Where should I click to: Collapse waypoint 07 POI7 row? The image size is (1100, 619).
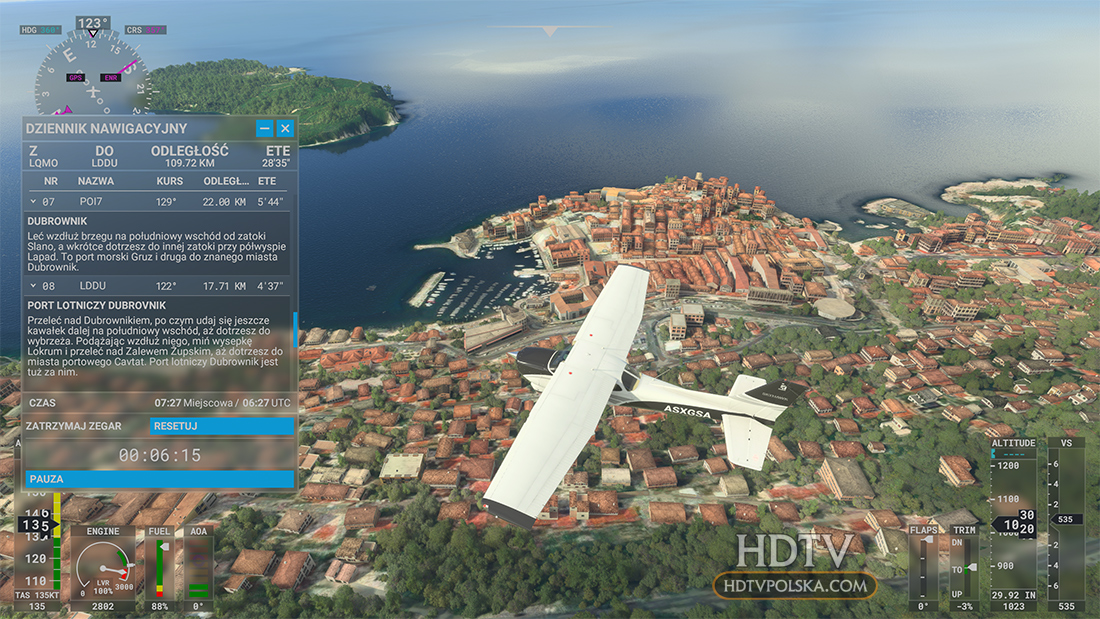[x=33, y=202]
